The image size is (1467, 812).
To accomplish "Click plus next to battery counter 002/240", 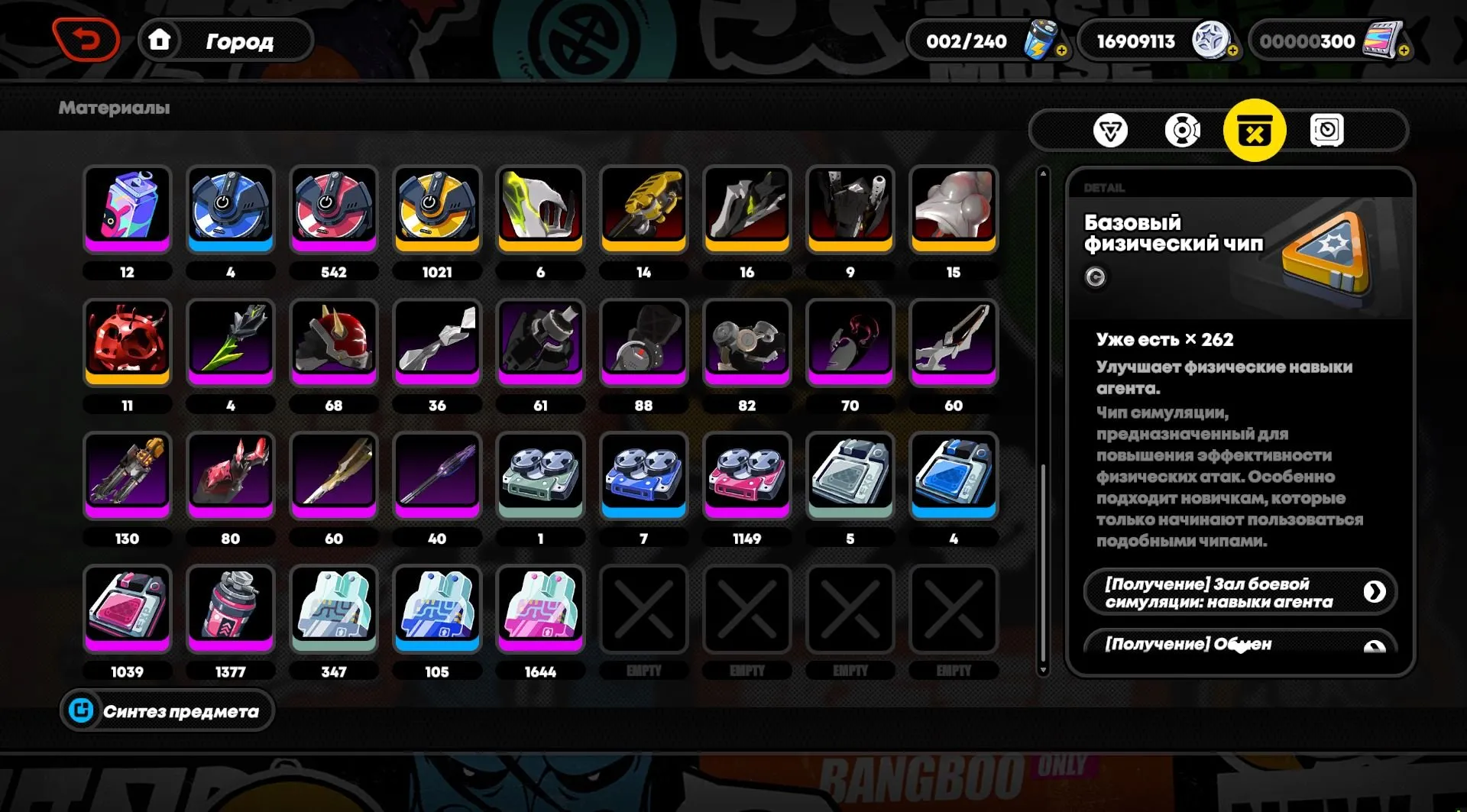I will [x=1062, y=50].
